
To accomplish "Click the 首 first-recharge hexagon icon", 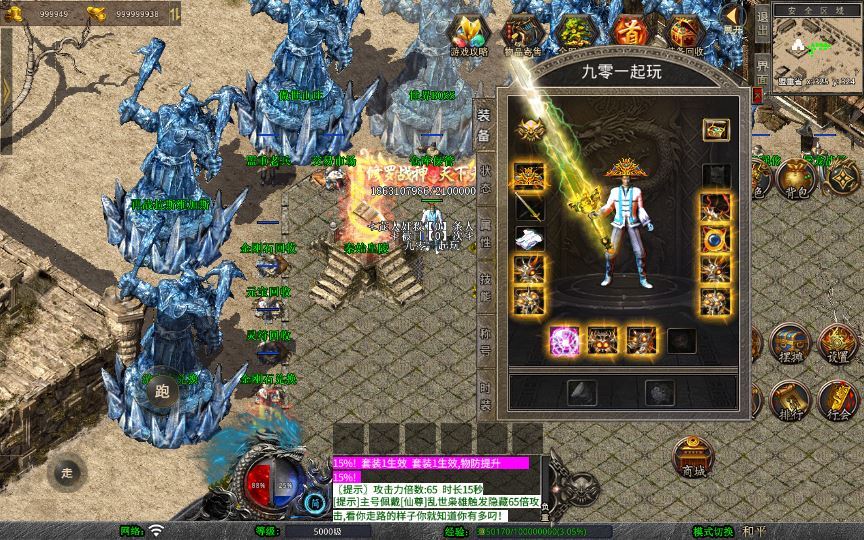I will click(x=629, y=31).
